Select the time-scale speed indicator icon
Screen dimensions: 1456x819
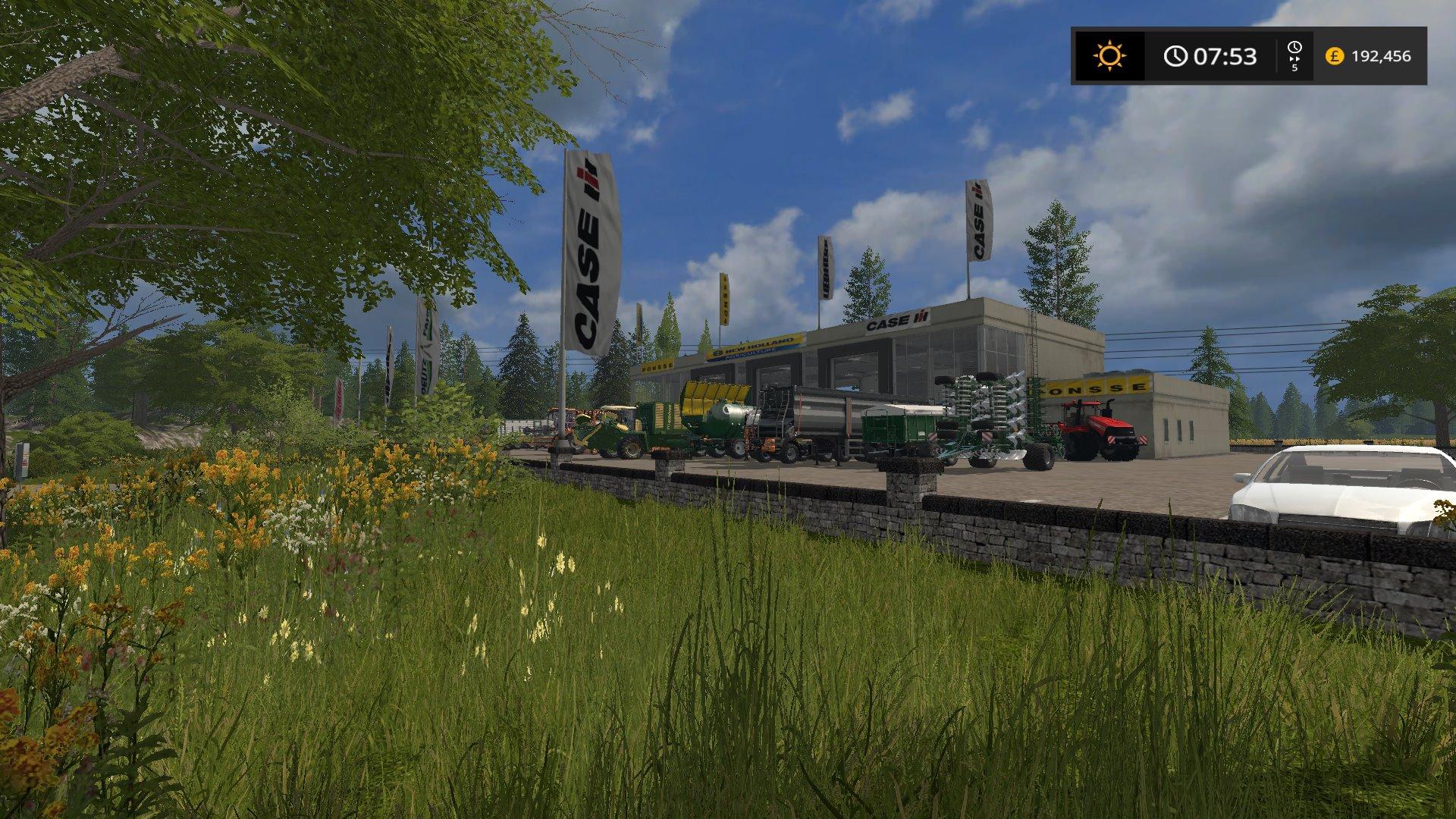pyautogui.click(x=1294, y=56)
